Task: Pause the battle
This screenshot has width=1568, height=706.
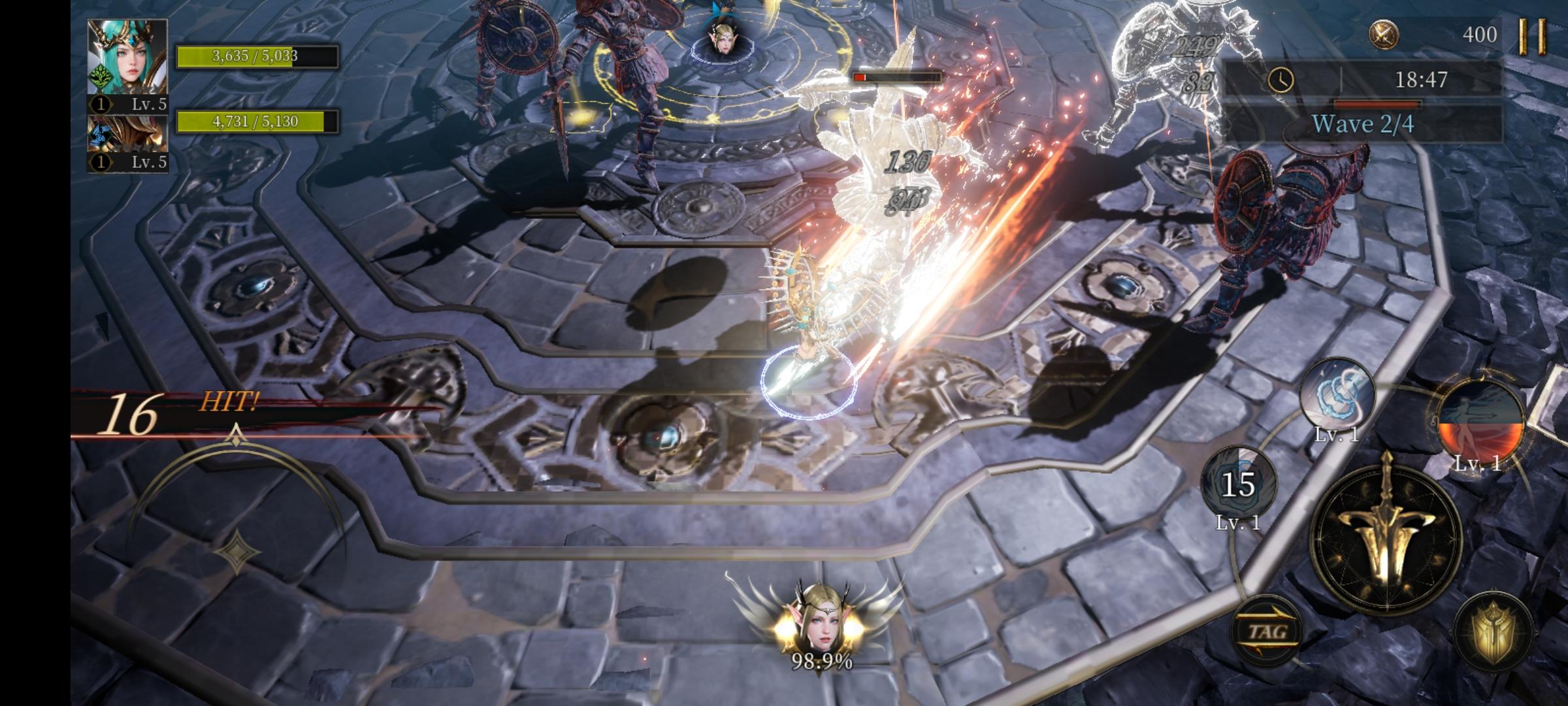Action: coord(1532,35)
